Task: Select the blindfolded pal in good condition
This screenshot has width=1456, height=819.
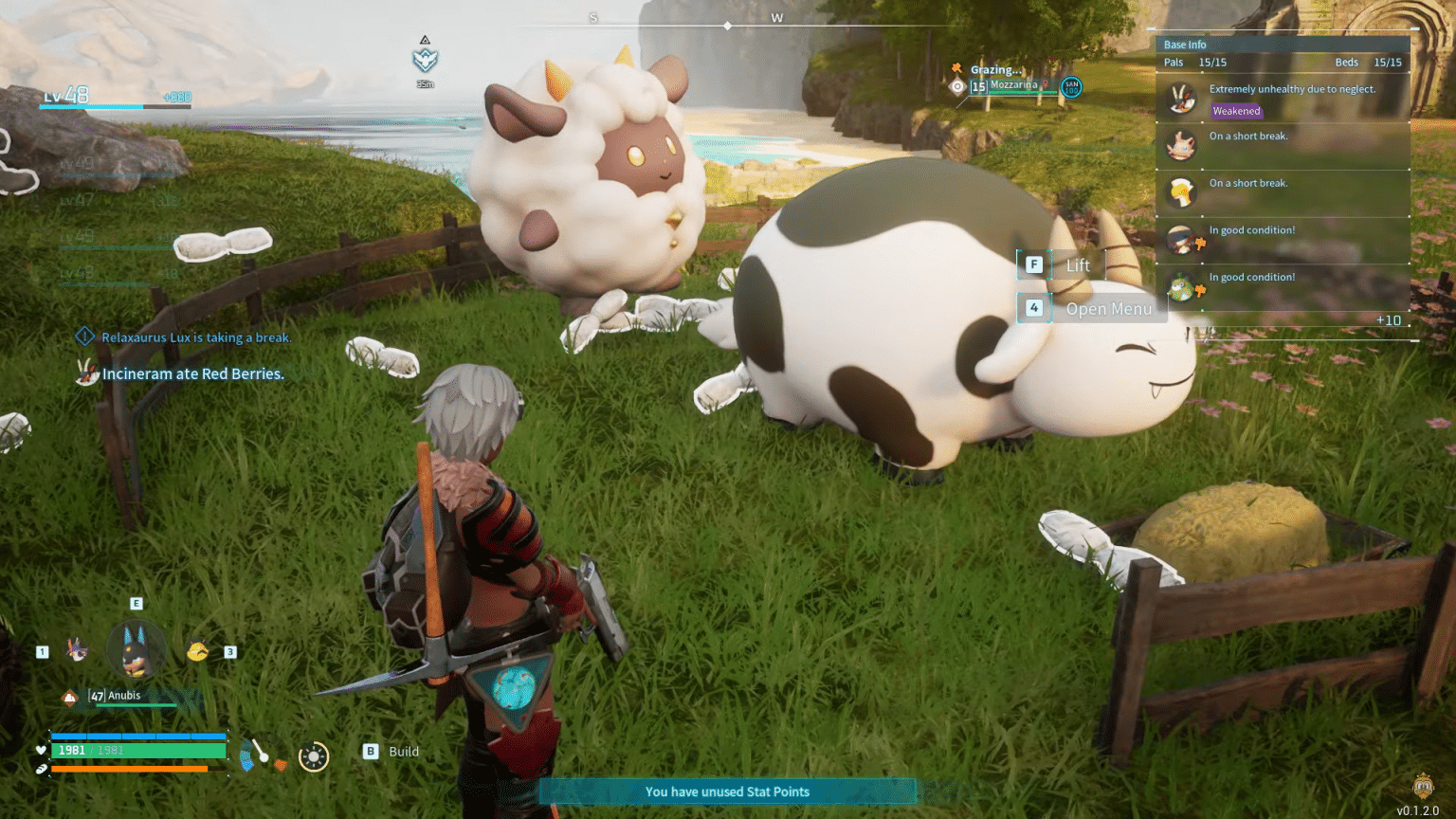Action: click(1181, 240)
